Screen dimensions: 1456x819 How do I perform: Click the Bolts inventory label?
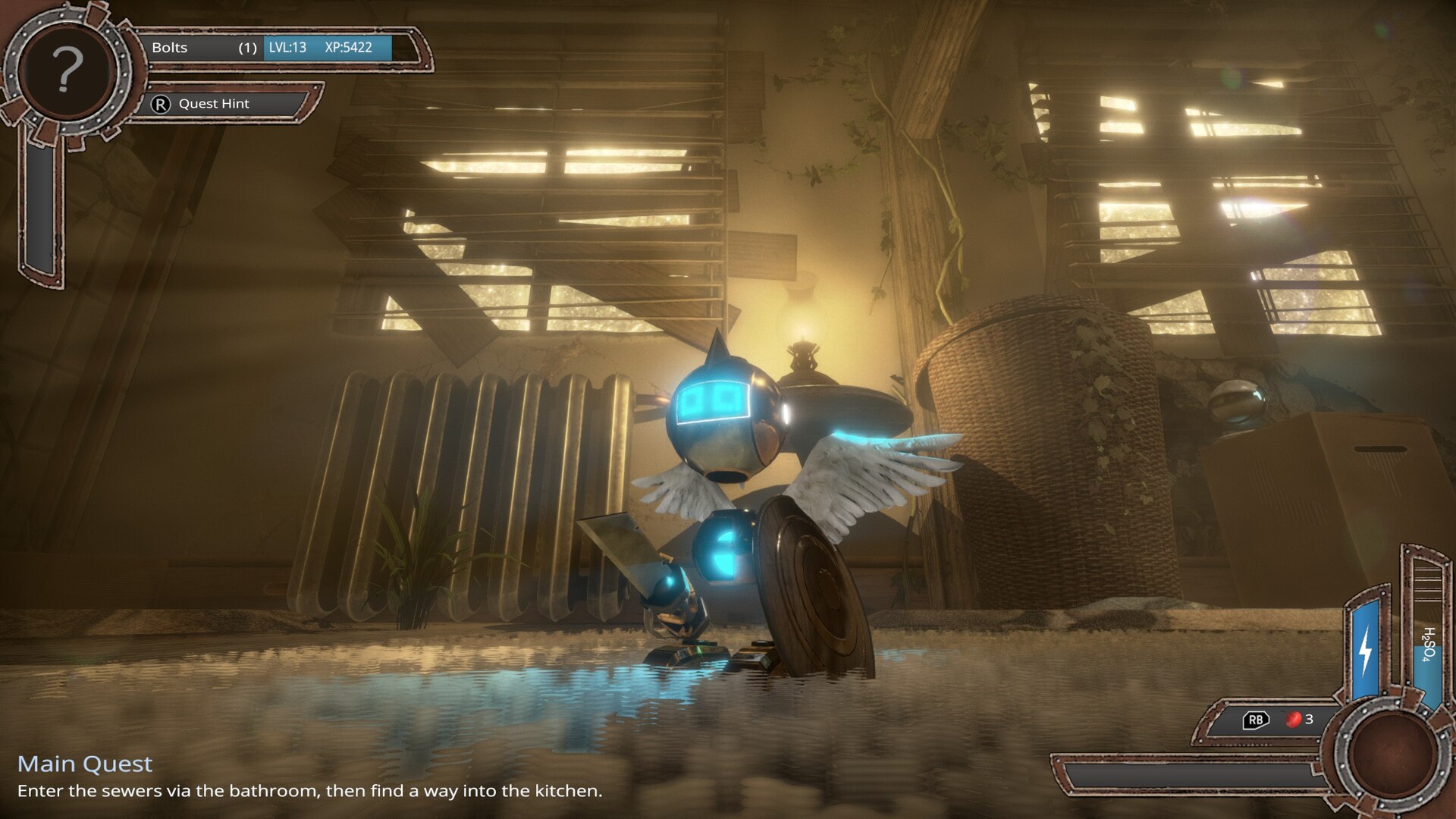pos(170,48)
